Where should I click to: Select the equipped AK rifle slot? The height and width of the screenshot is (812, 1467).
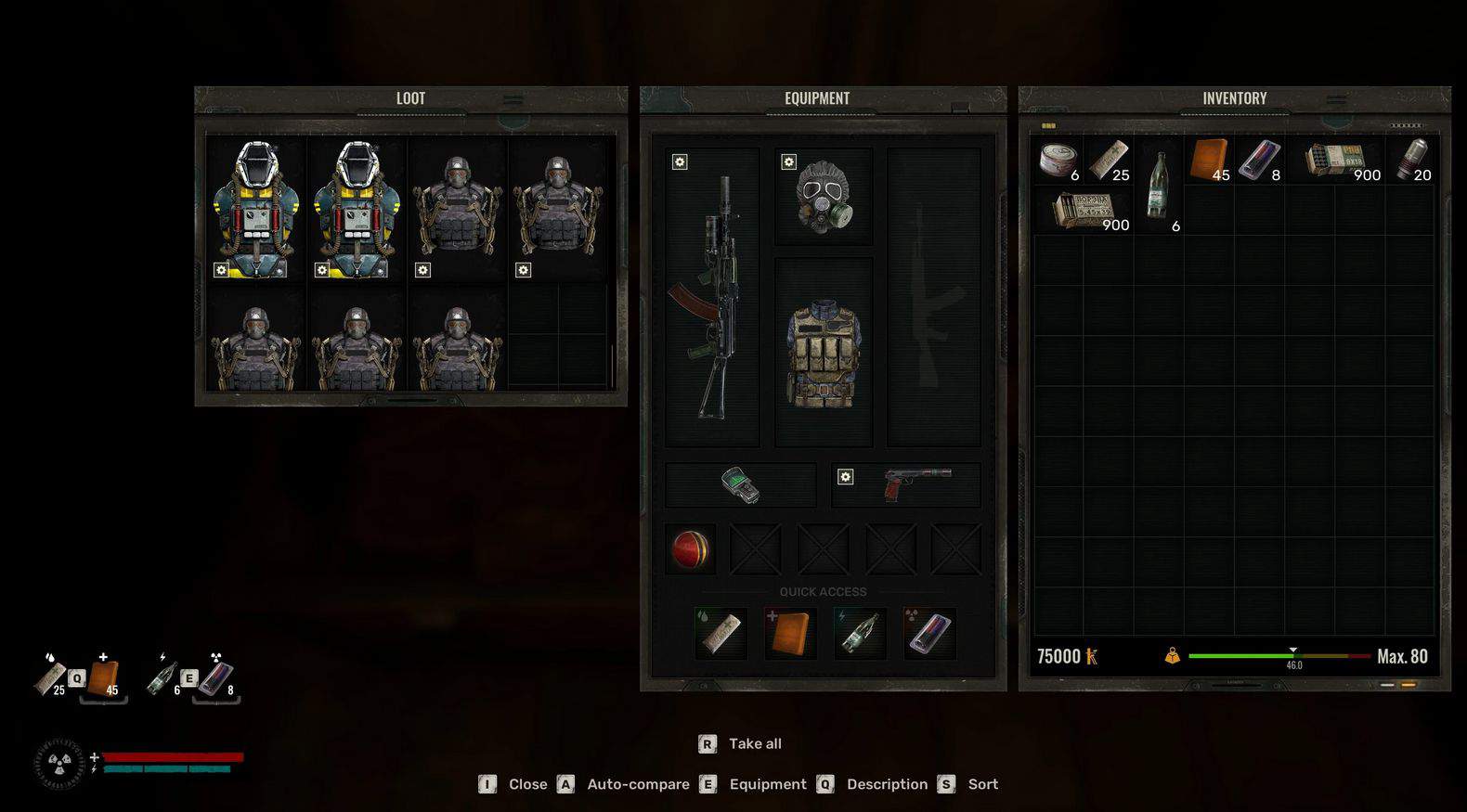point(712,297)
